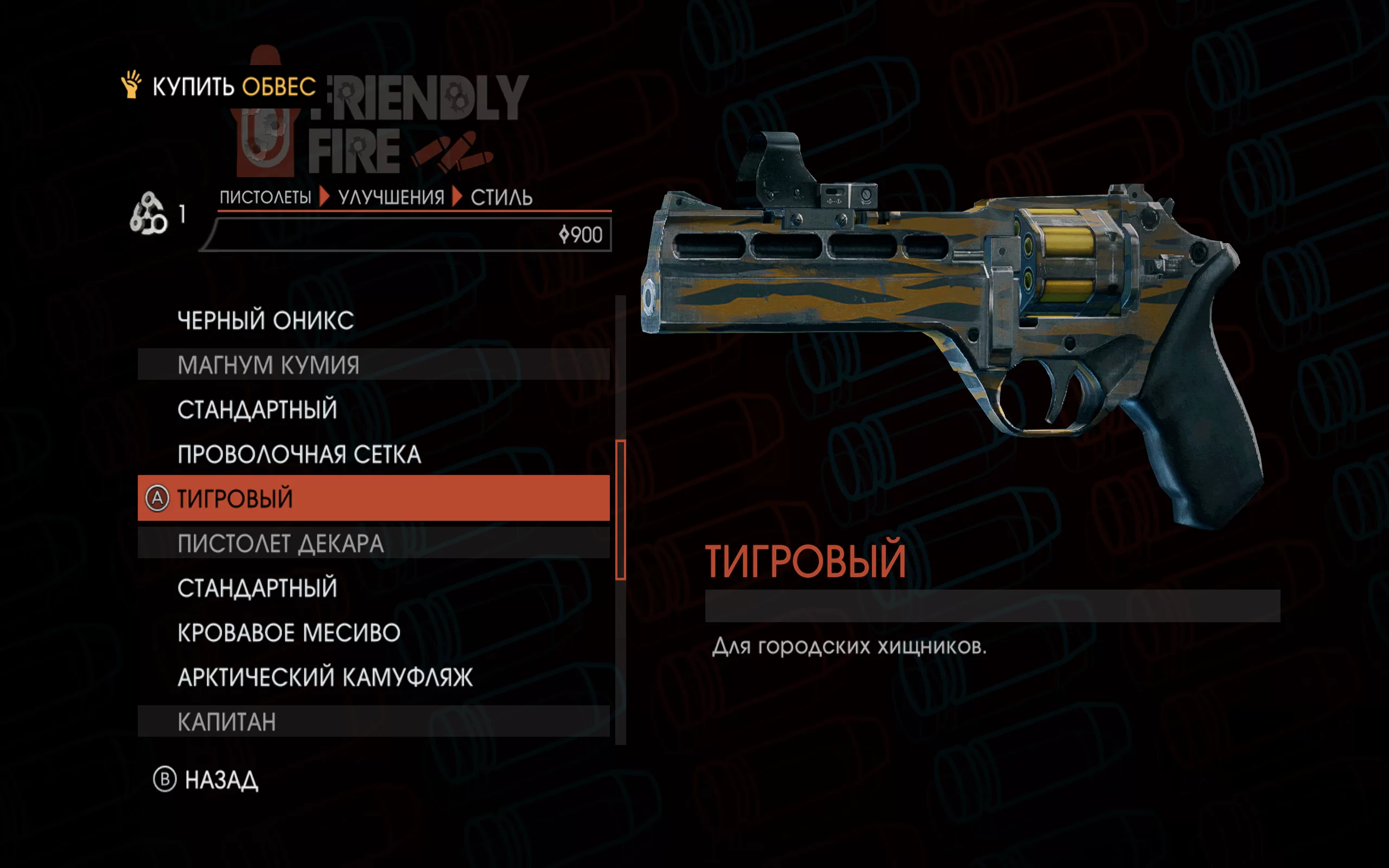The image size is (1389, 868).
Task: Select the Черный Оникс style
Action: (x=265, y=320)
